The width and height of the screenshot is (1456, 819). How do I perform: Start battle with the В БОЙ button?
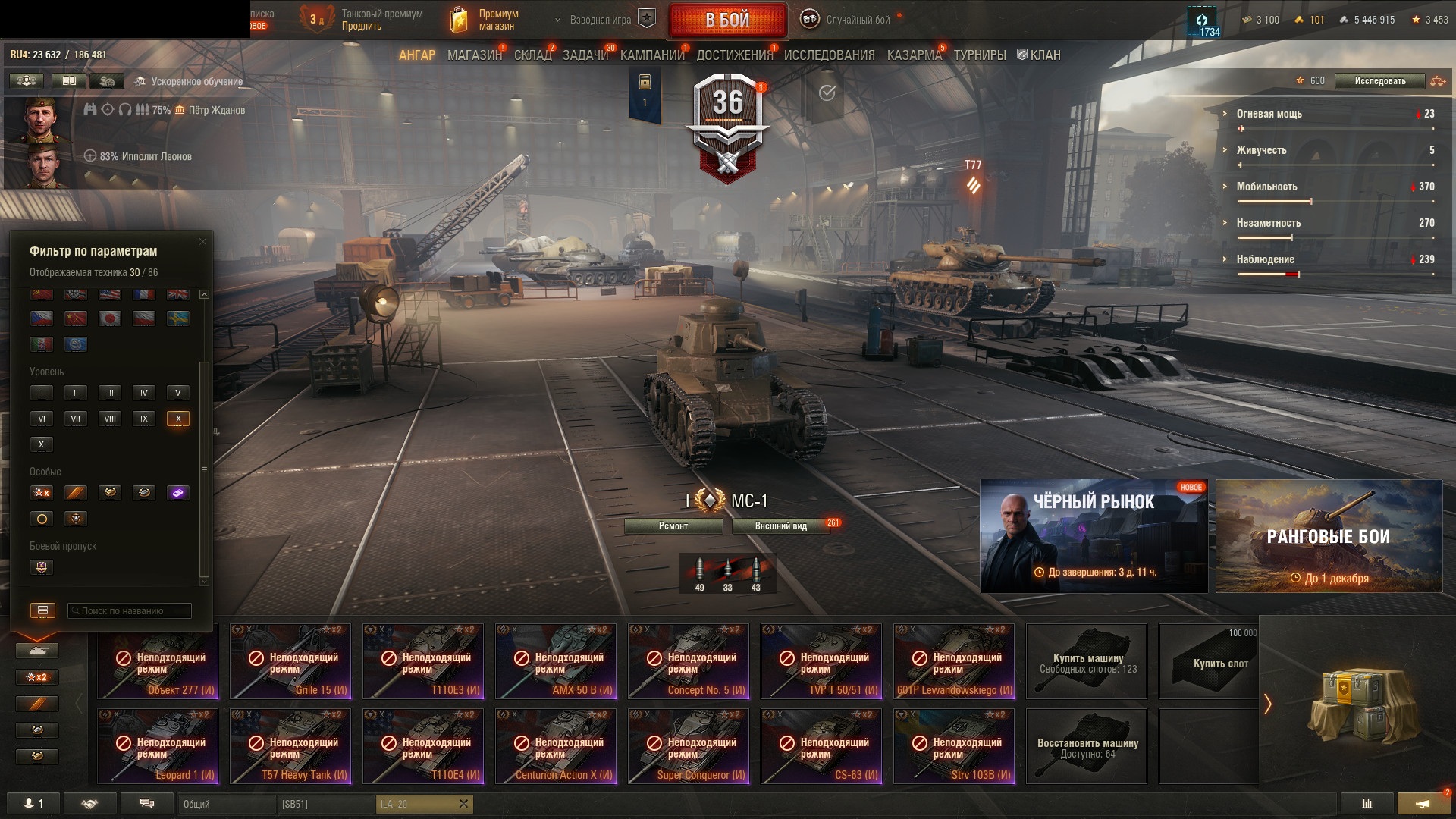(727, 20)
